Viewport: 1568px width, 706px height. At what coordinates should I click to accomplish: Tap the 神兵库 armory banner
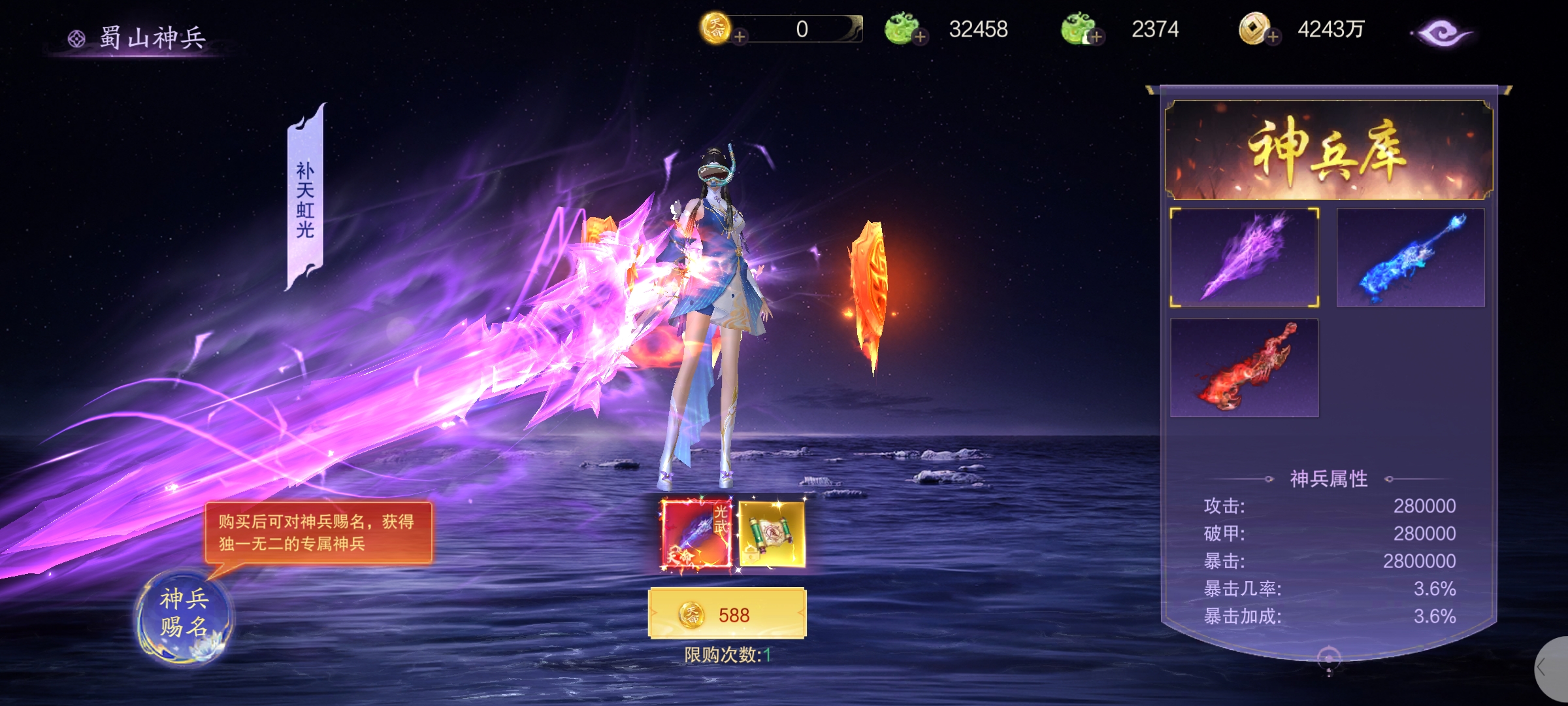(1329, 150)
